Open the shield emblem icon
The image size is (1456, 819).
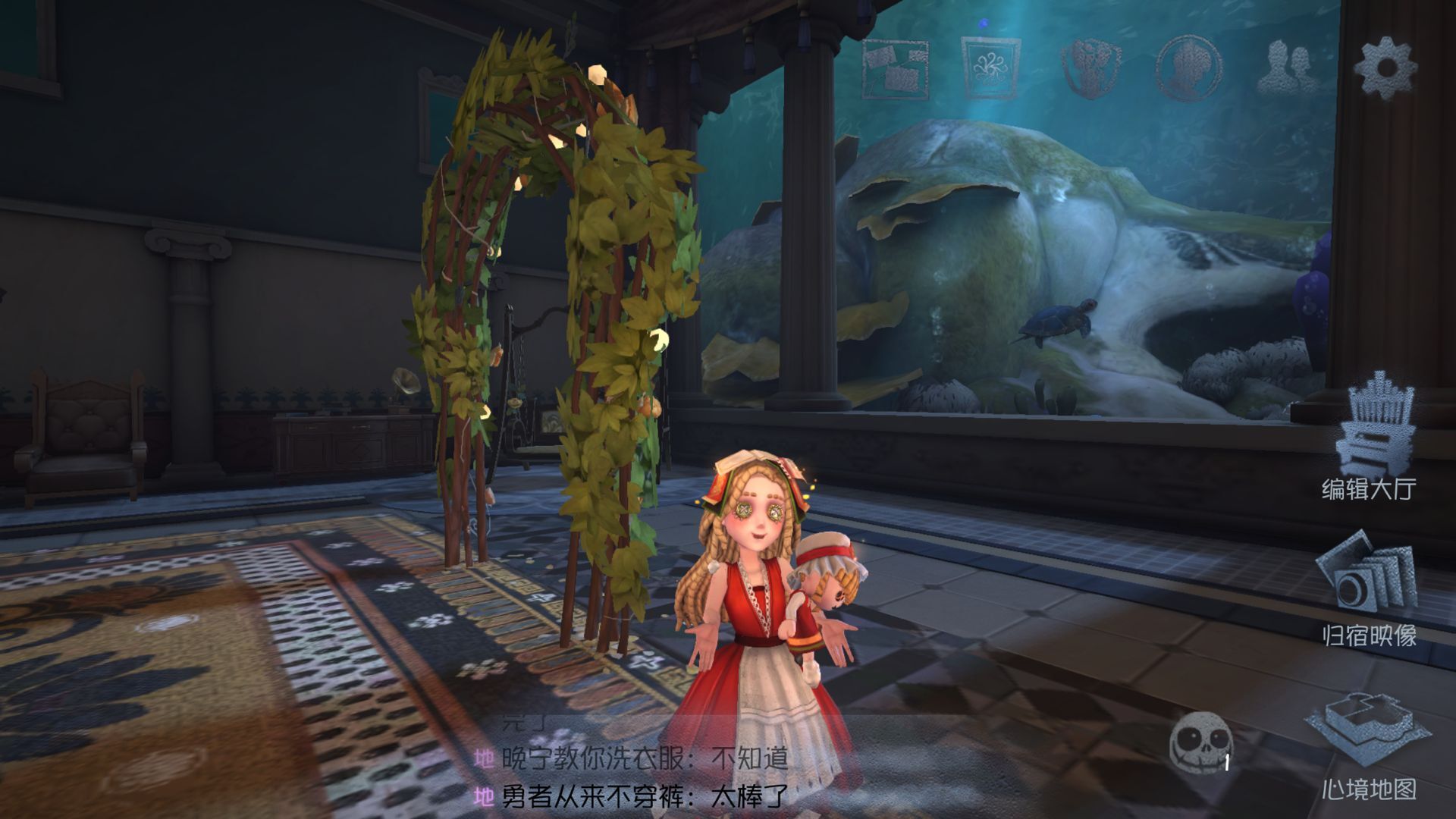[1090, 68]
